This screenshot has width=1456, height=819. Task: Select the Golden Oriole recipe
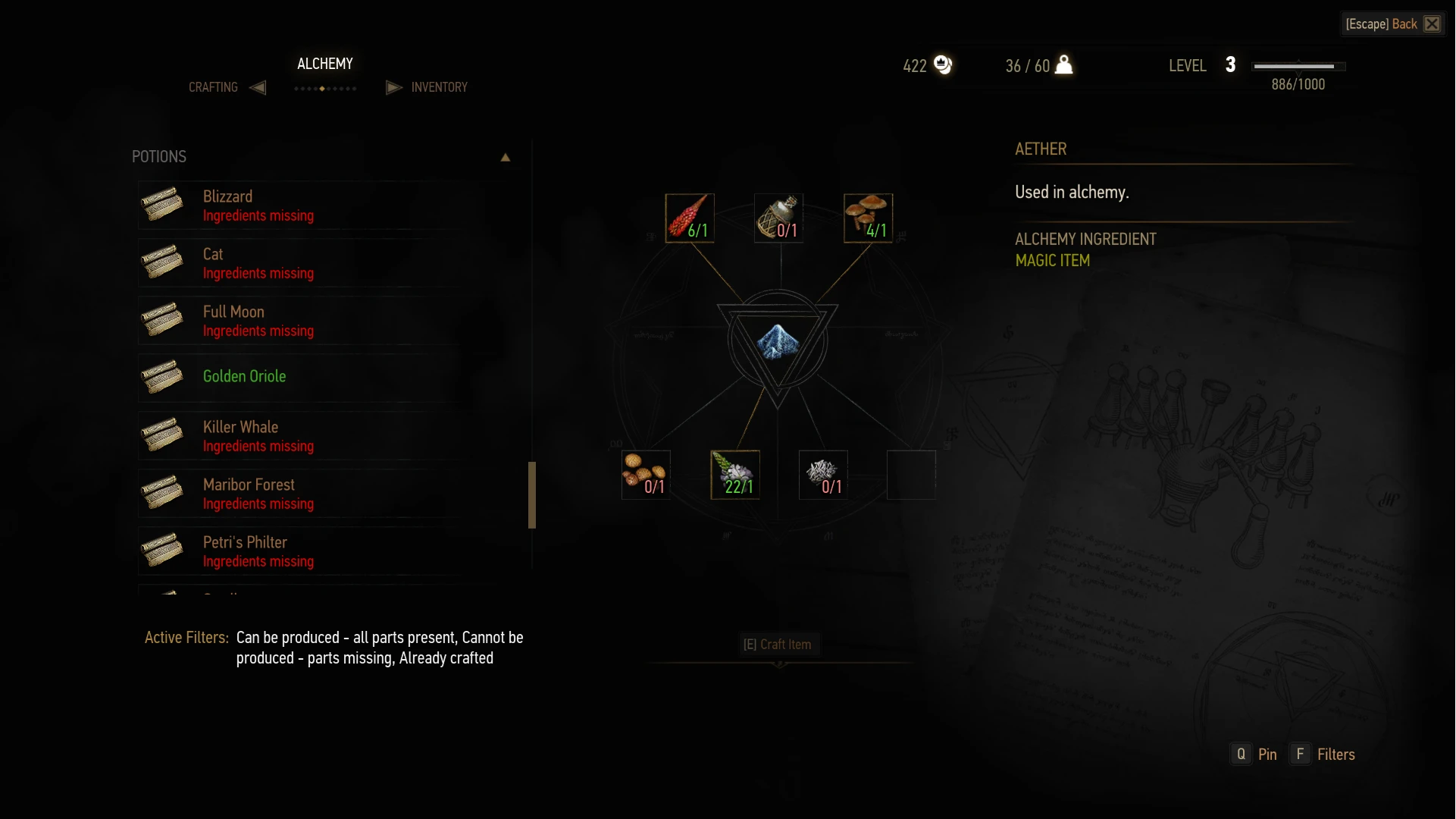tap(303, 377)
